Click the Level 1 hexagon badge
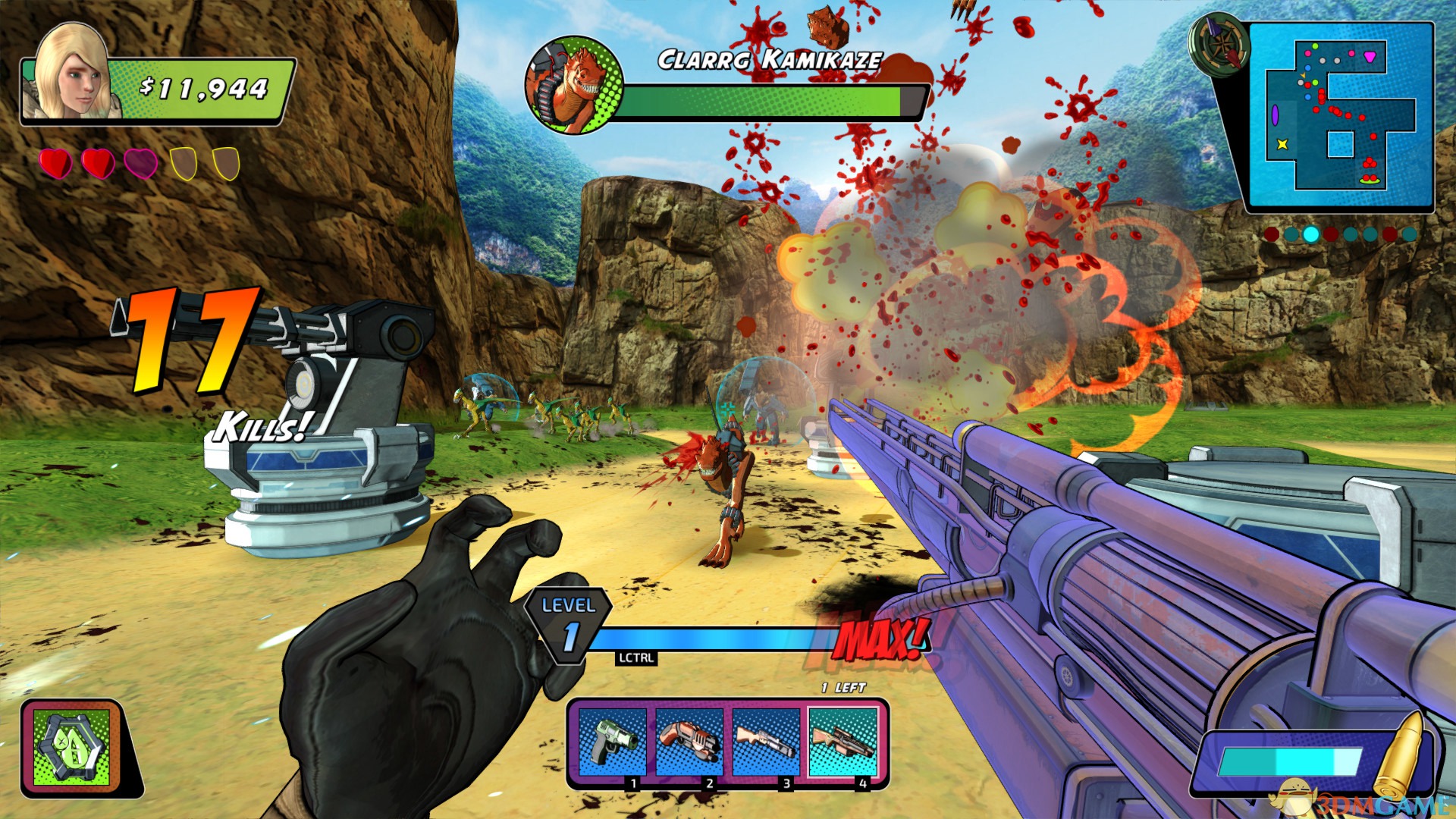The height and width of the screenshot is (819, 1456). (569, 625)
